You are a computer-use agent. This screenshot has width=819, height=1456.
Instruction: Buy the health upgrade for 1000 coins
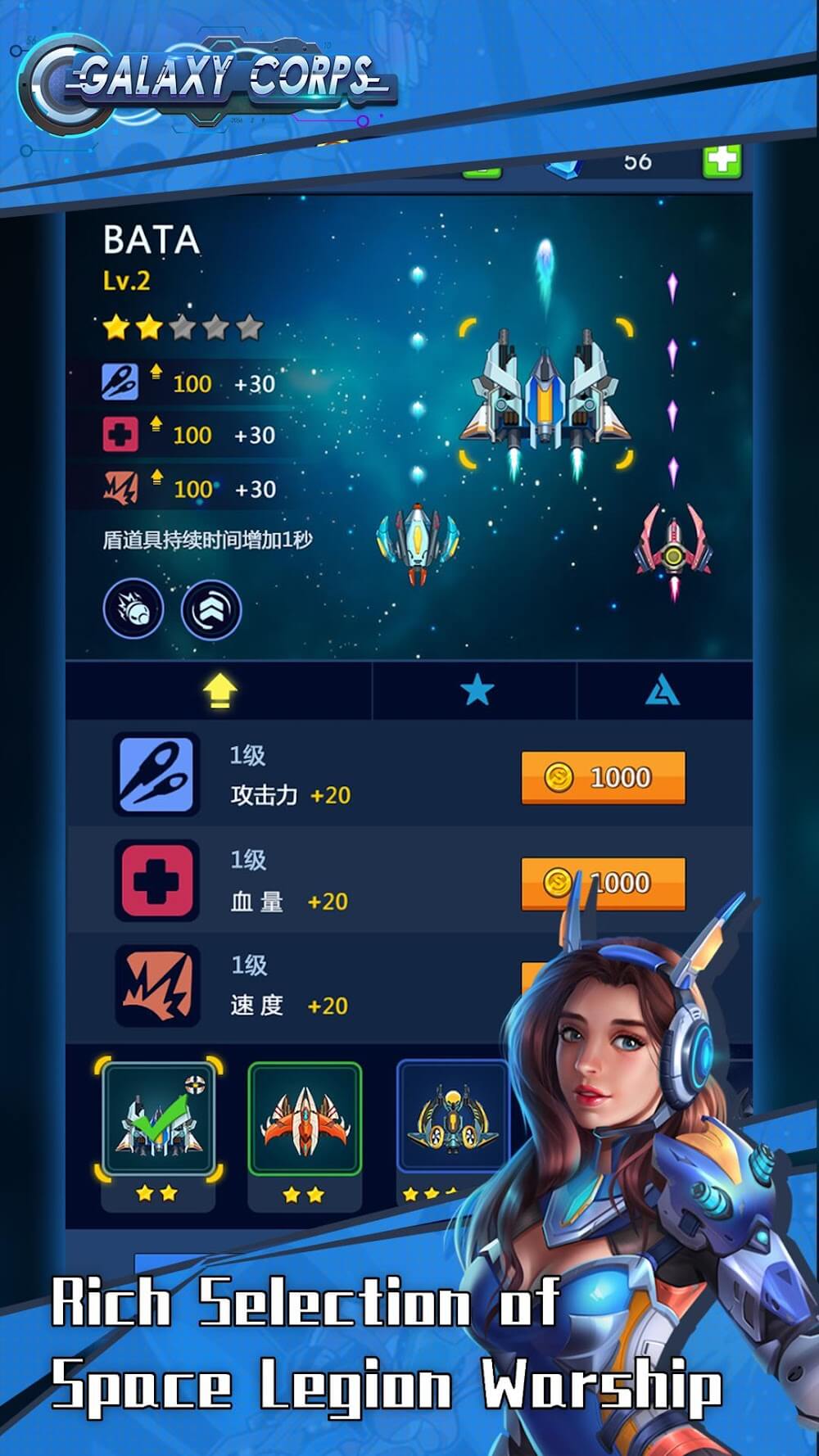(x=603, y=883)
